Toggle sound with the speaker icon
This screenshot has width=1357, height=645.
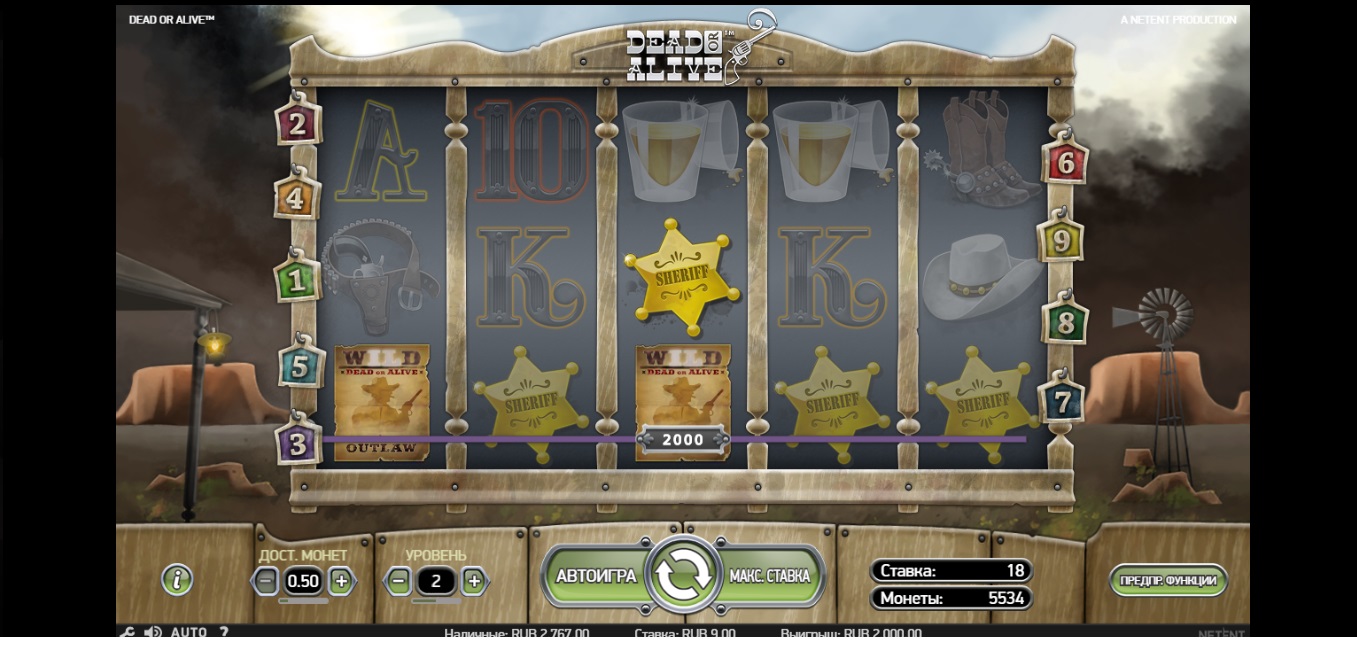[x=153, y=633]
